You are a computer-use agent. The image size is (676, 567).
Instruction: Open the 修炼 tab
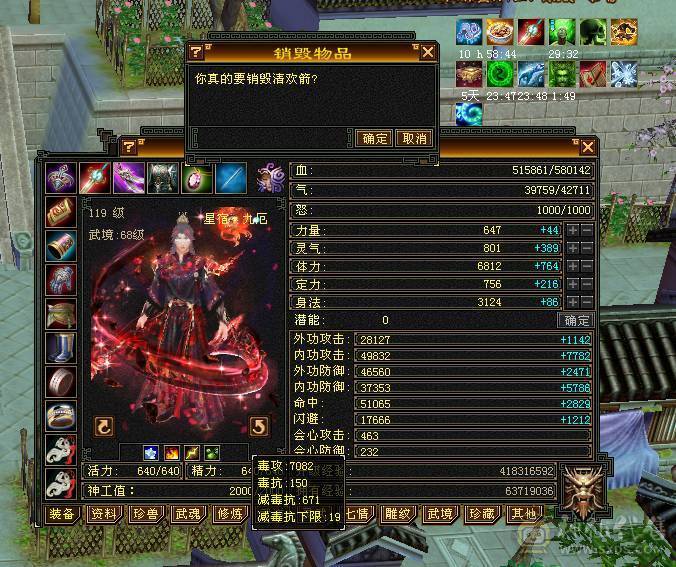coord(230,514)
